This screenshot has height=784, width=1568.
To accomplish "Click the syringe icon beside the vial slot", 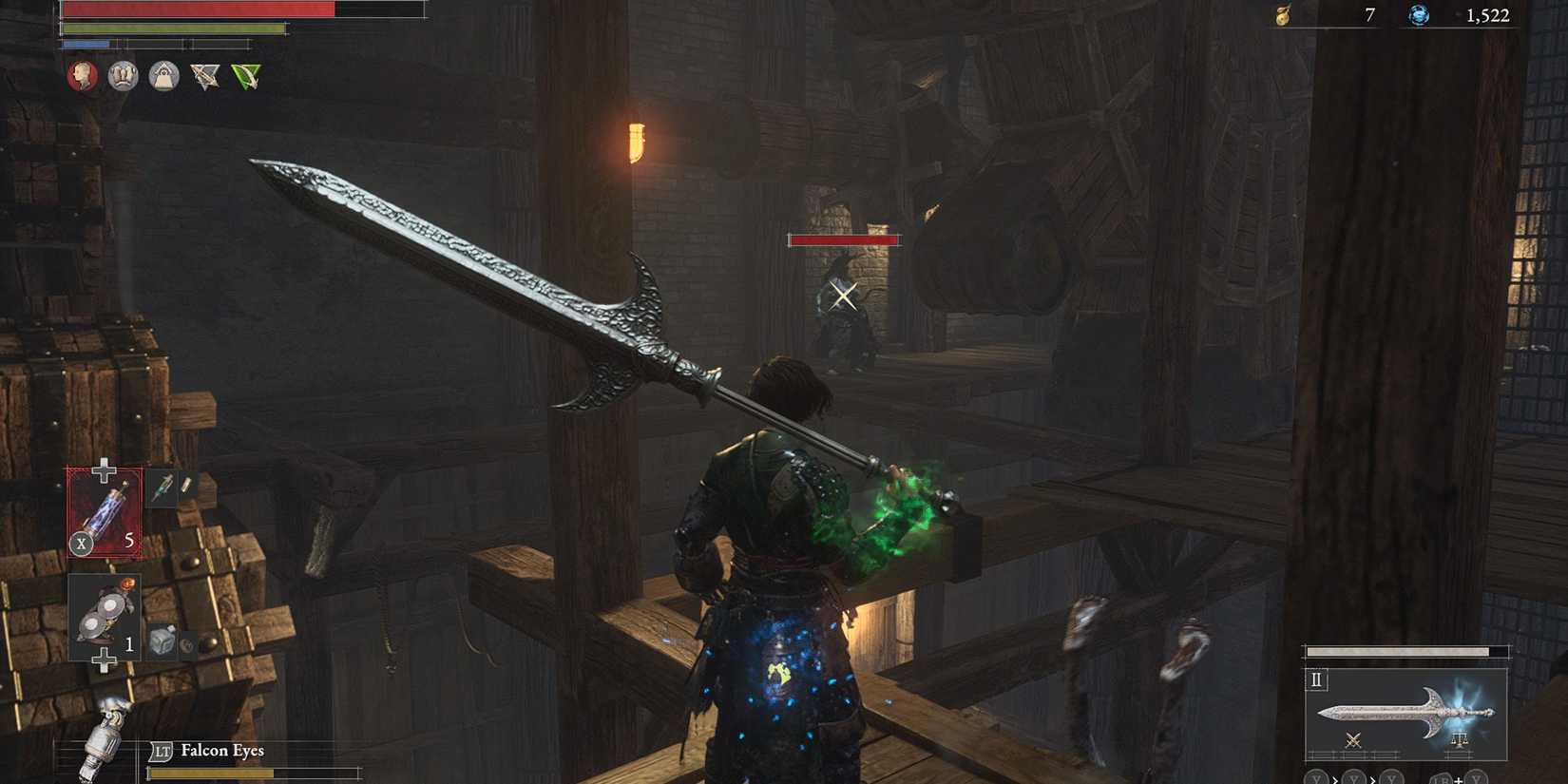I will tap(164, 488).
